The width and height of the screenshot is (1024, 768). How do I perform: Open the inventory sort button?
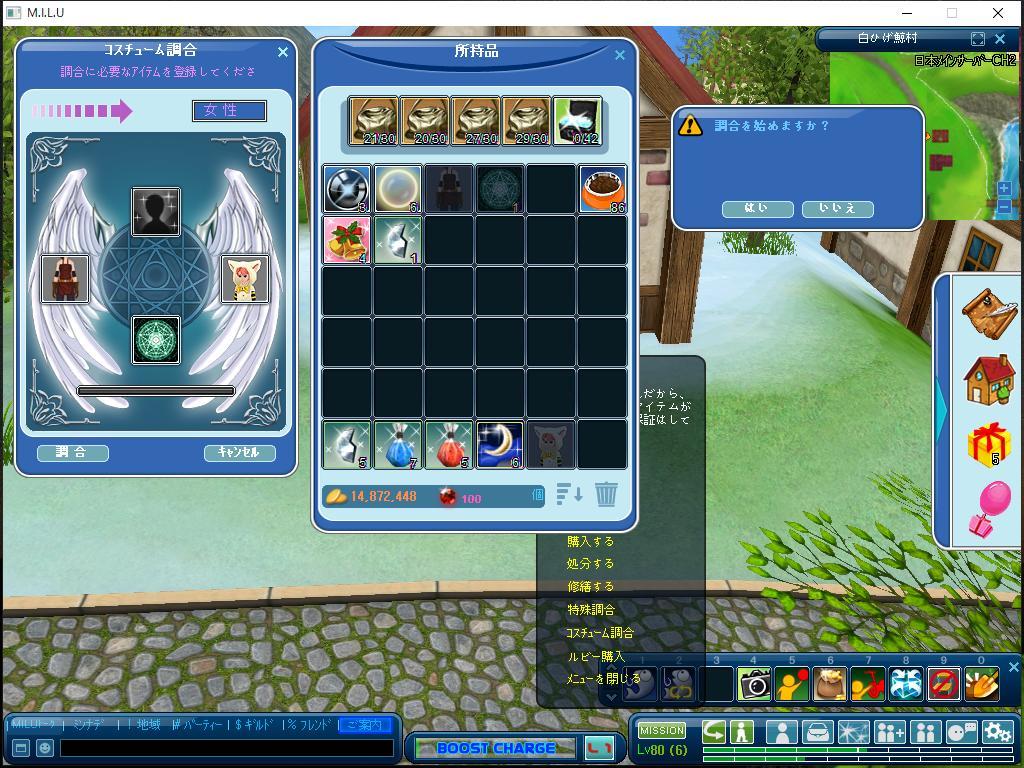(569, 494)
